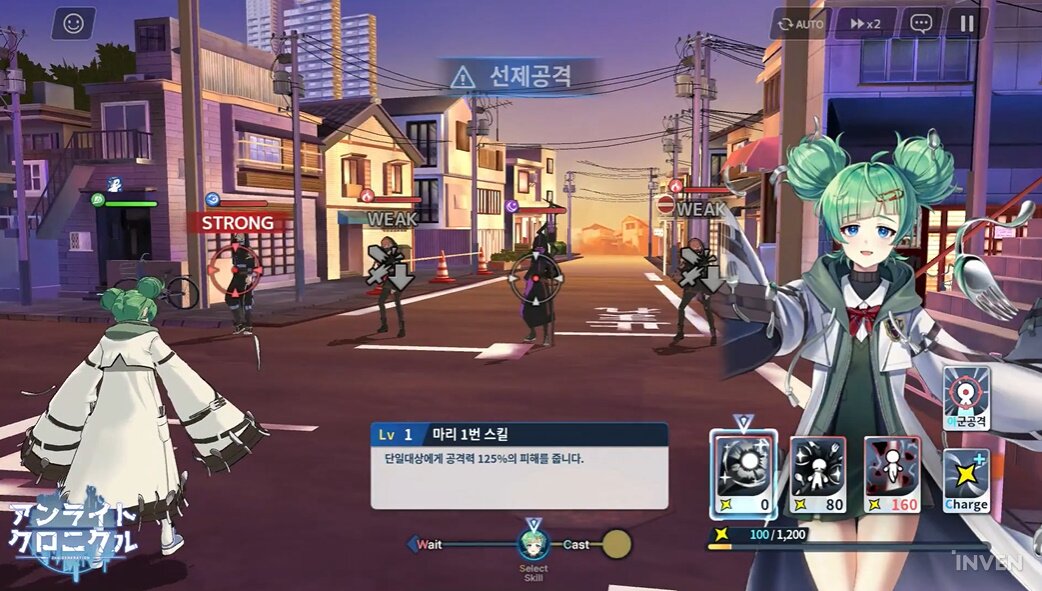Switch battle speed with the x2 button

click(865, 23)
